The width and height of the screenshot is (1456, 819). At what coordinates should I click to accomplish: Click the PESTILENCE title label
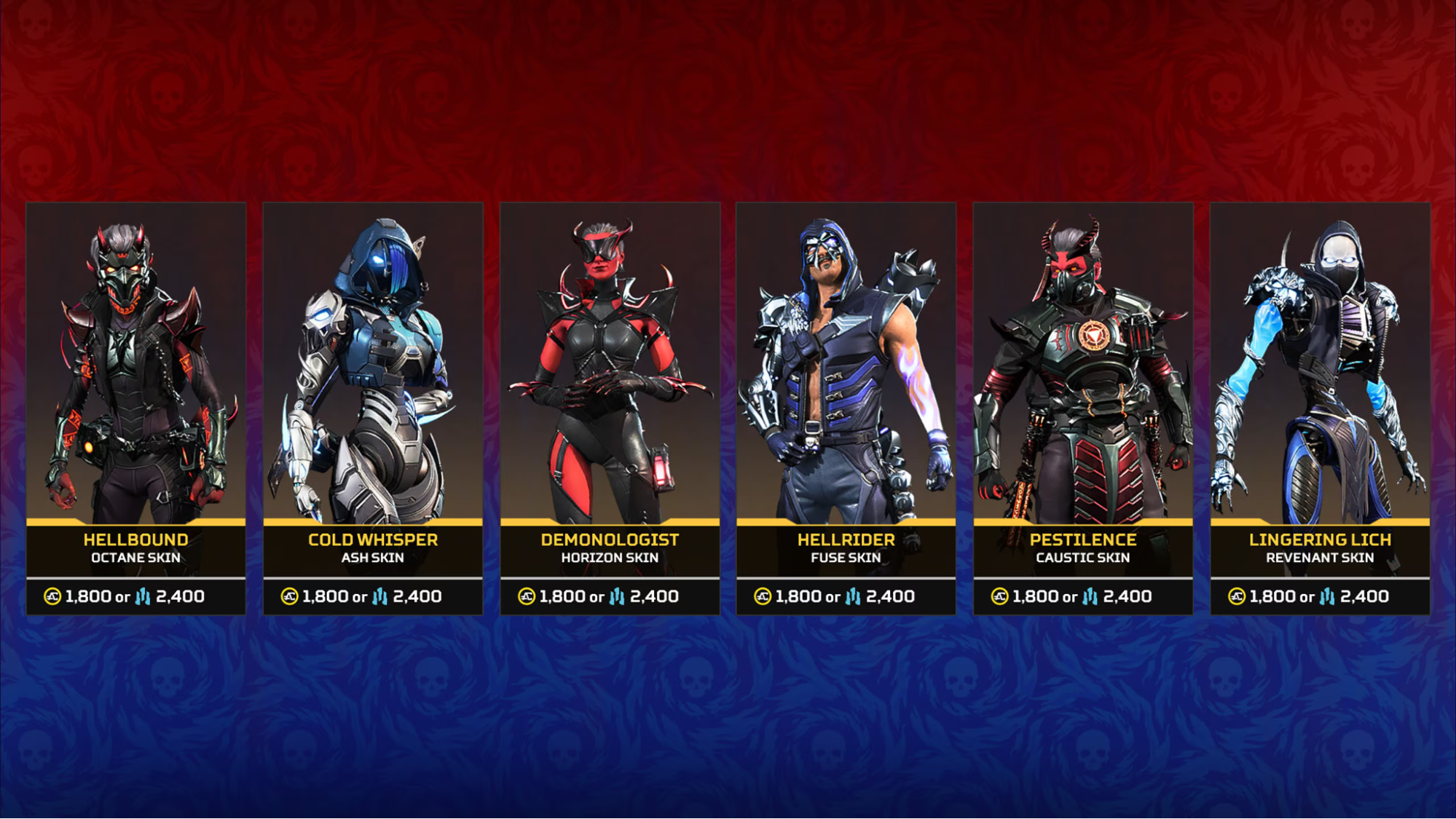(x=1083, y=540)
